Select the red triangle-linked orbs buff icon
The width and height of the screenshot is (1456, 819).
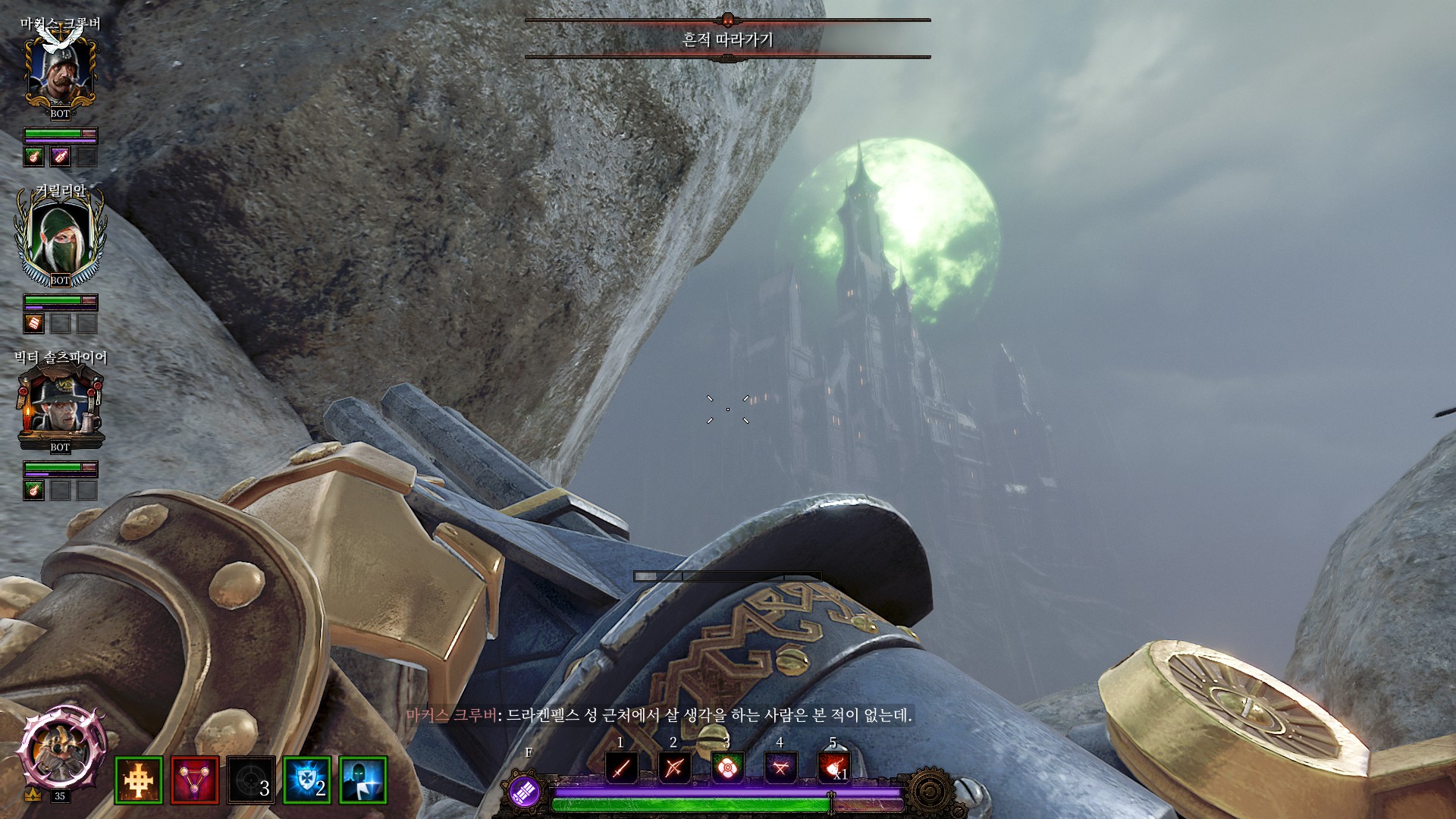195,780
